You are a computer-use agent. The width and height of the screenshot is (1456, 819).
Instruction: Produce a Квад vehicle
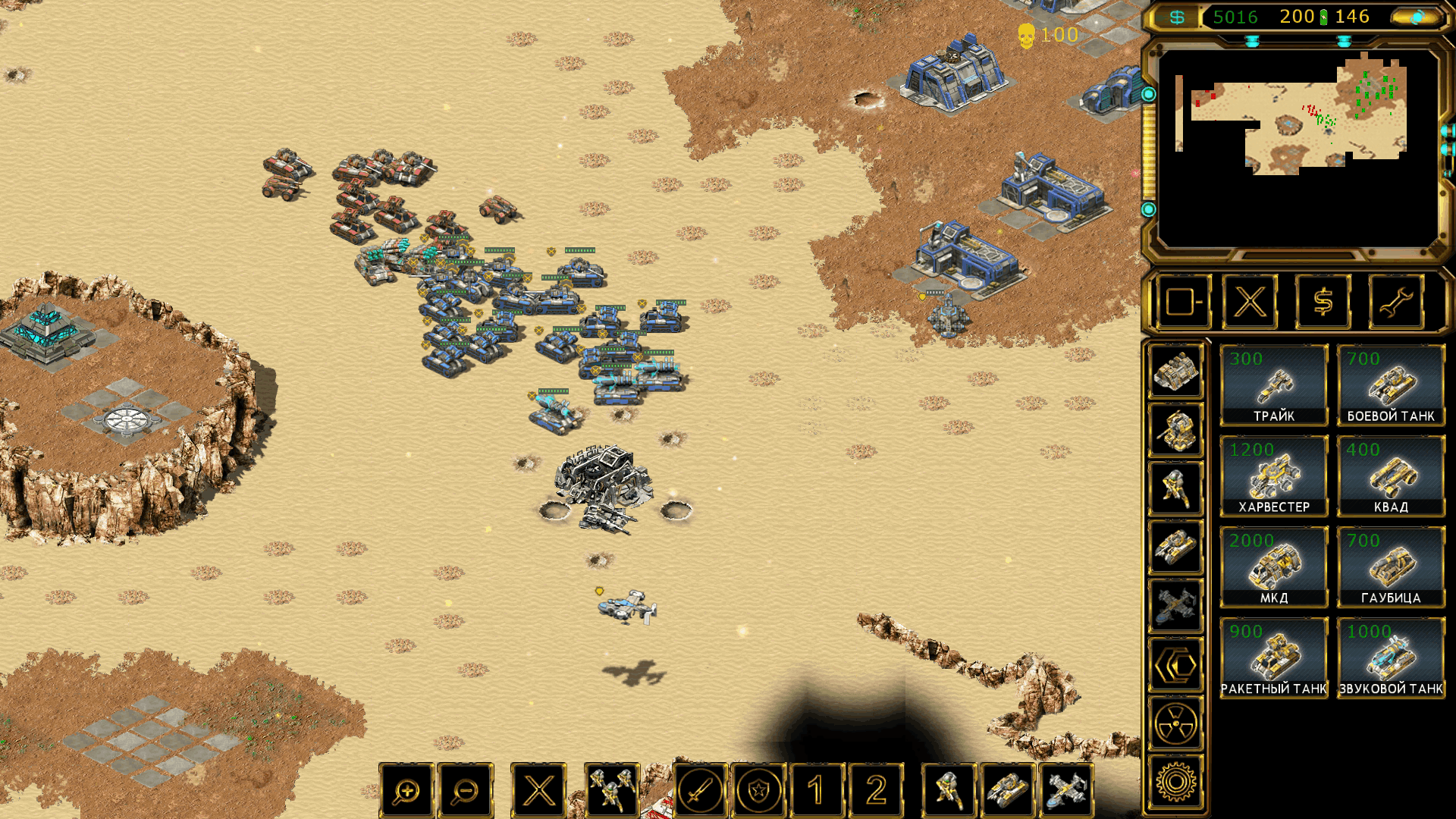click(x=1390, y=476)
